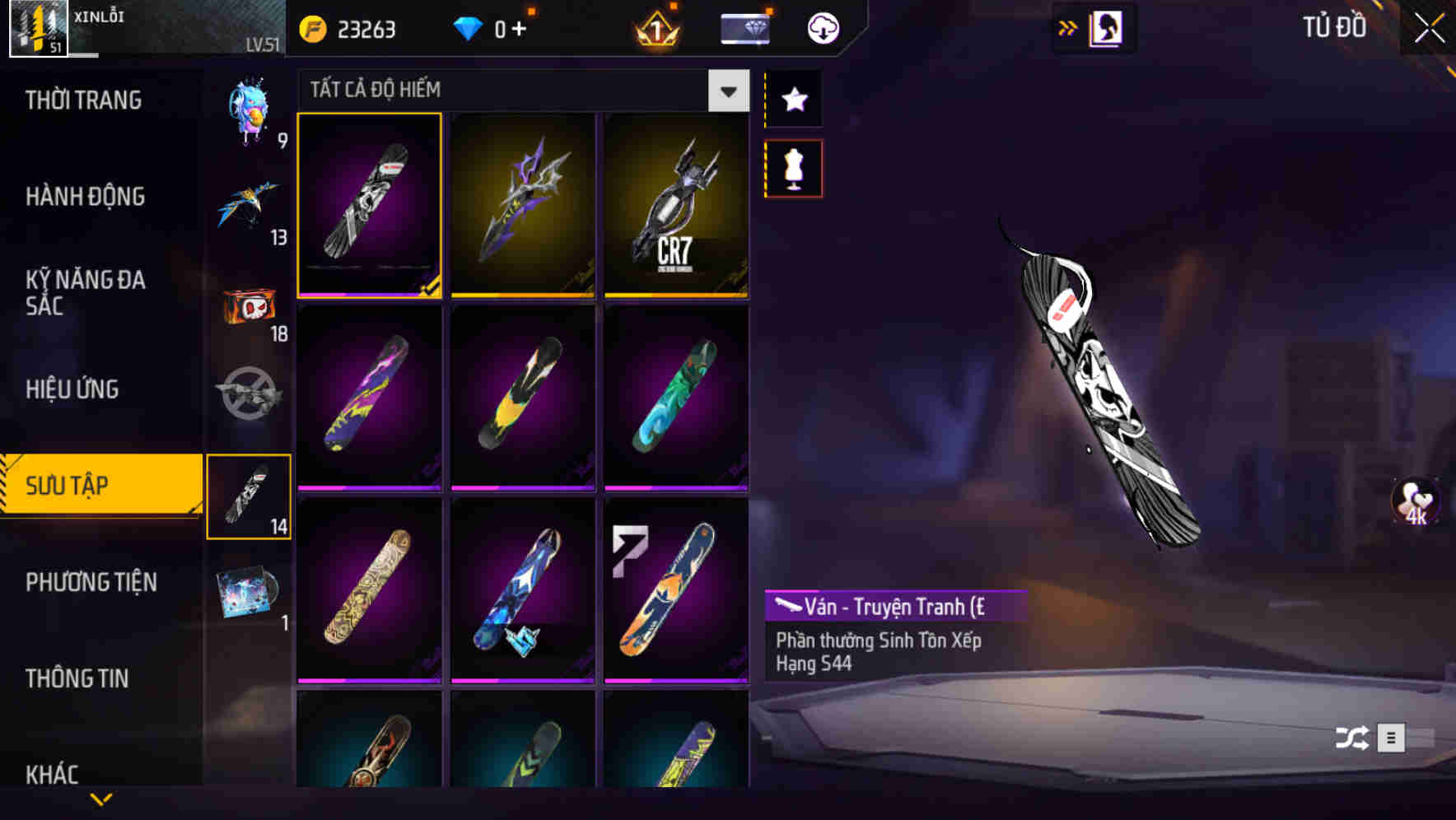1456x820 pixels.
Task: Open the THÔNG TIN section
Action: 78,679
